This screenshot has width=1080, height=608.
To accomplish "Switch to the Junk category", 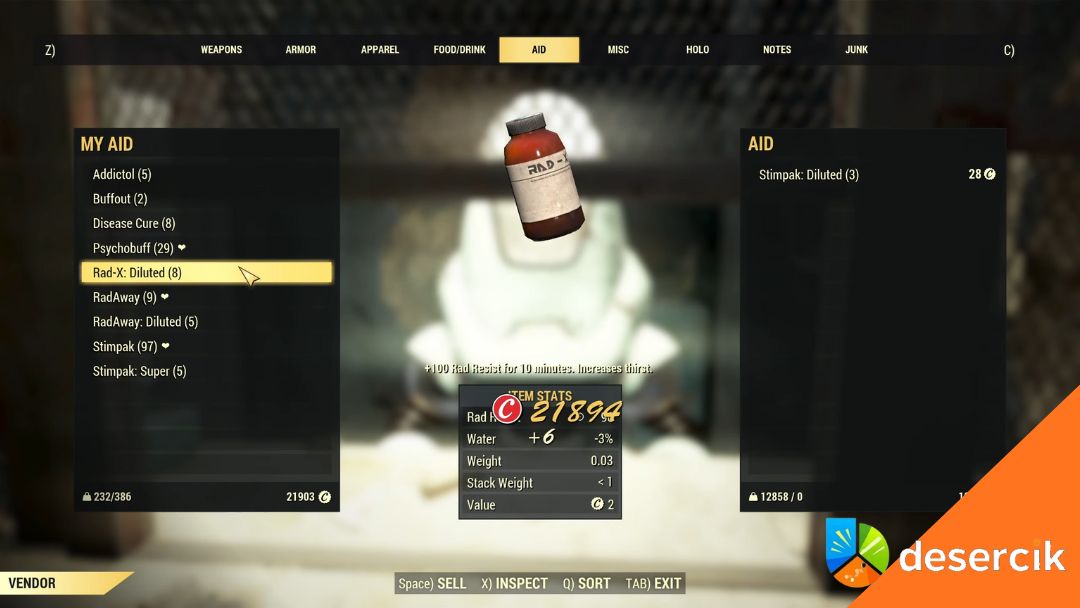I will click(x=856, y=50).
